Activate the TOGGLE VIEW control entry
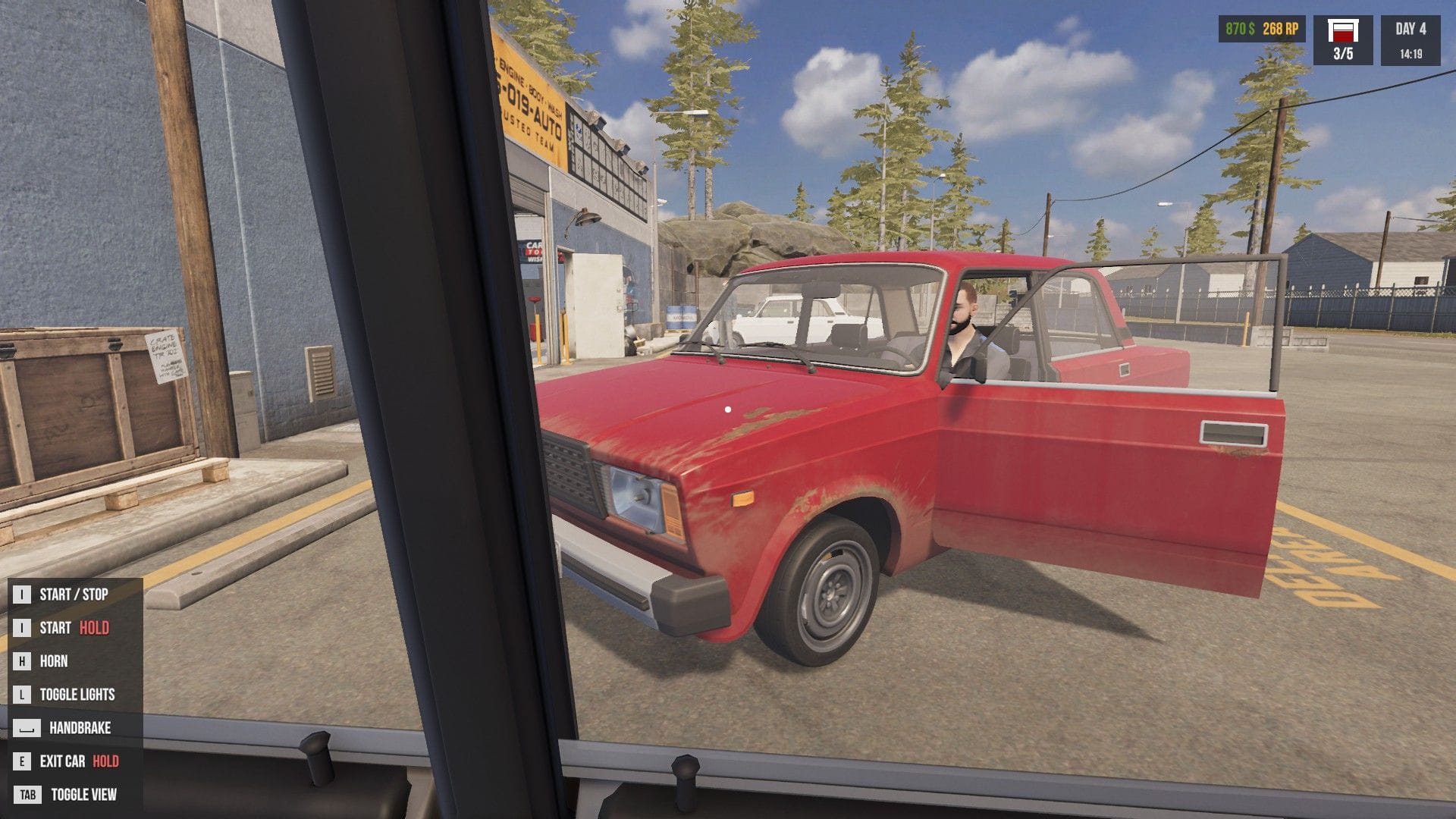 click(83, 795)
